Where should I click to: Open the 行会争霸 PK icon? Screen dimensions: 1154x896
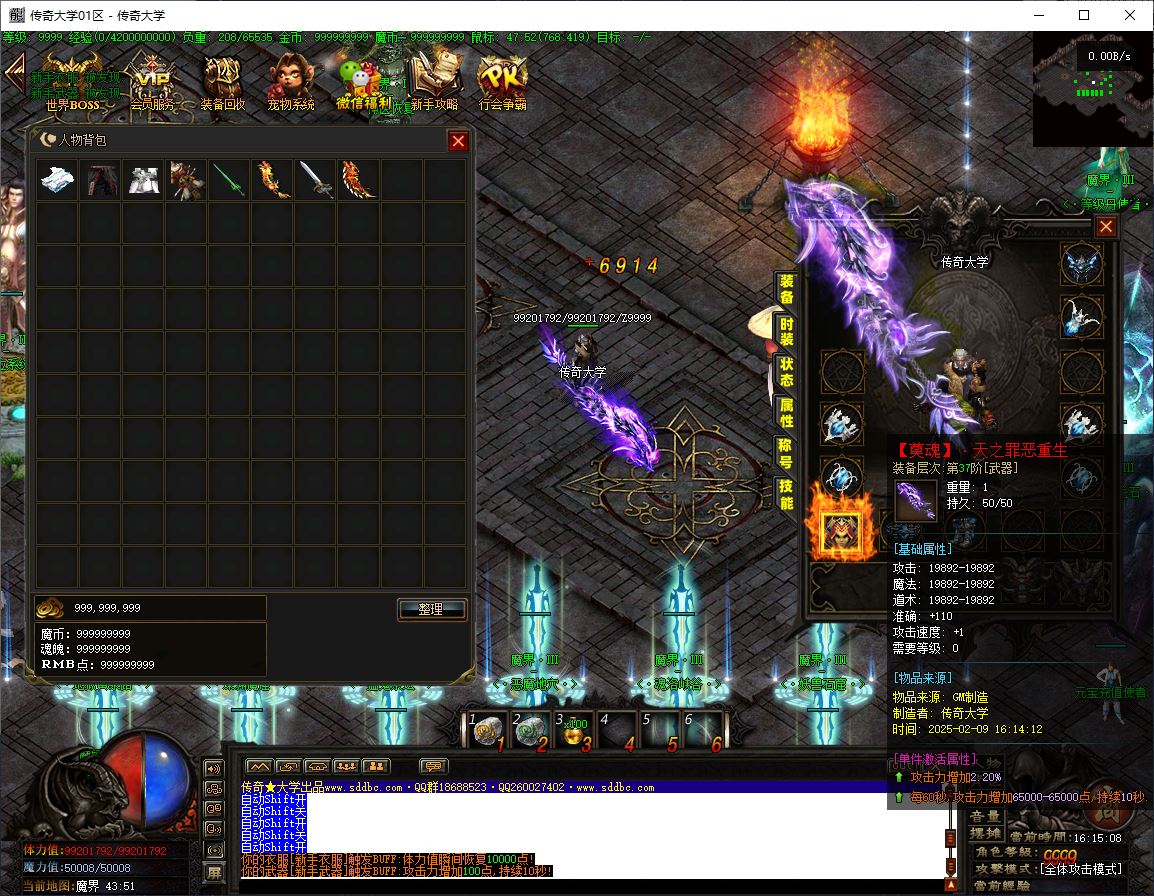coord(502,80)
